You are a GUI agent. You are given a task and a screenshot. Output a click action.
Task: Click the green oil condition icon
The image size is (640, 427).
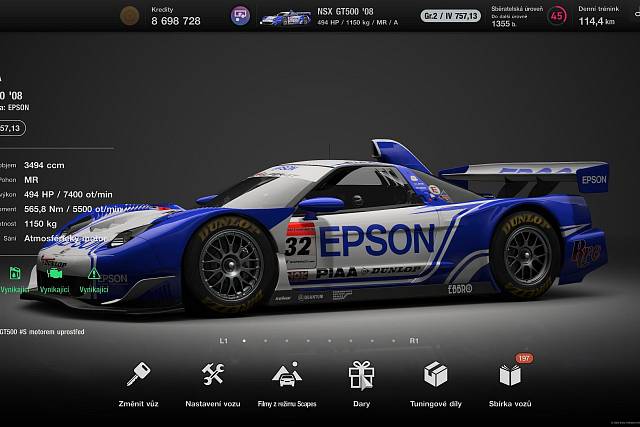pyautogui.click(x=14, y=272)
